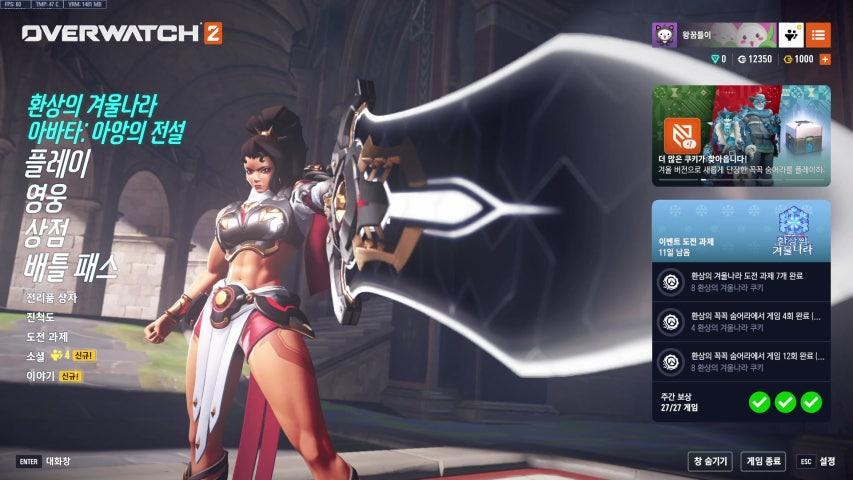
Task: Go to the 상점 (Shop)
Action: pyautogui.click(x=46, y=233)
